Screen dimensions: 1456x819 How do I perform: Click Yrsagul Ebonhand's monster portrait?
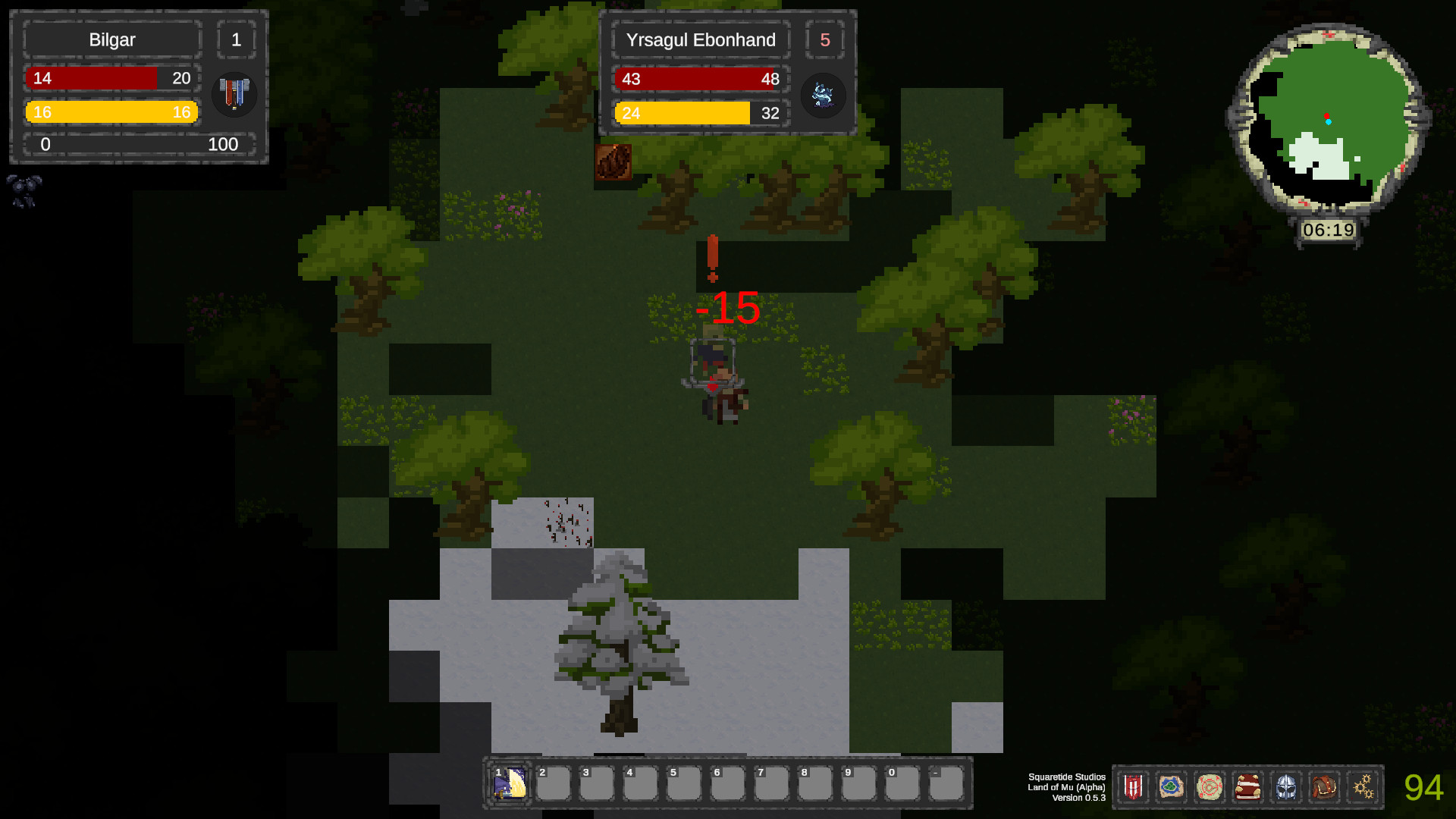point(824,96)
